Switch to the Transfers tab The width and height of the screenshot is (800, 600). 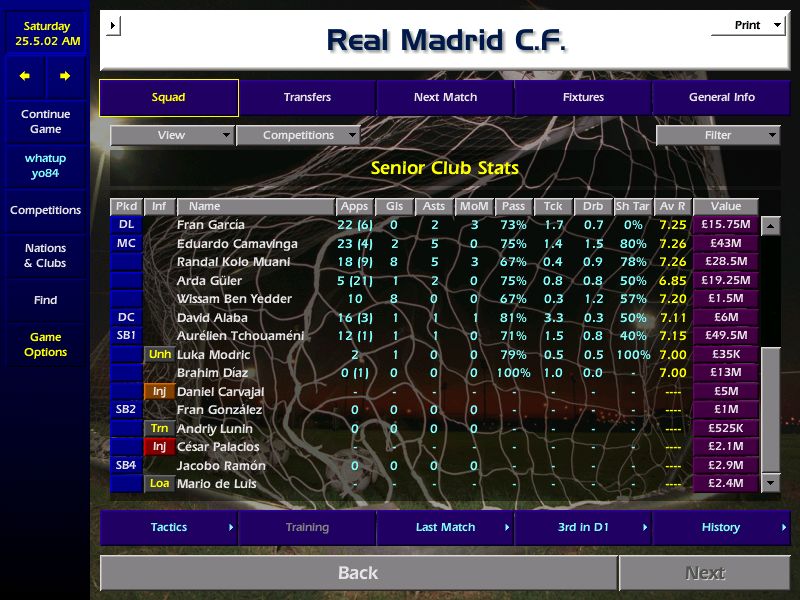307,98
